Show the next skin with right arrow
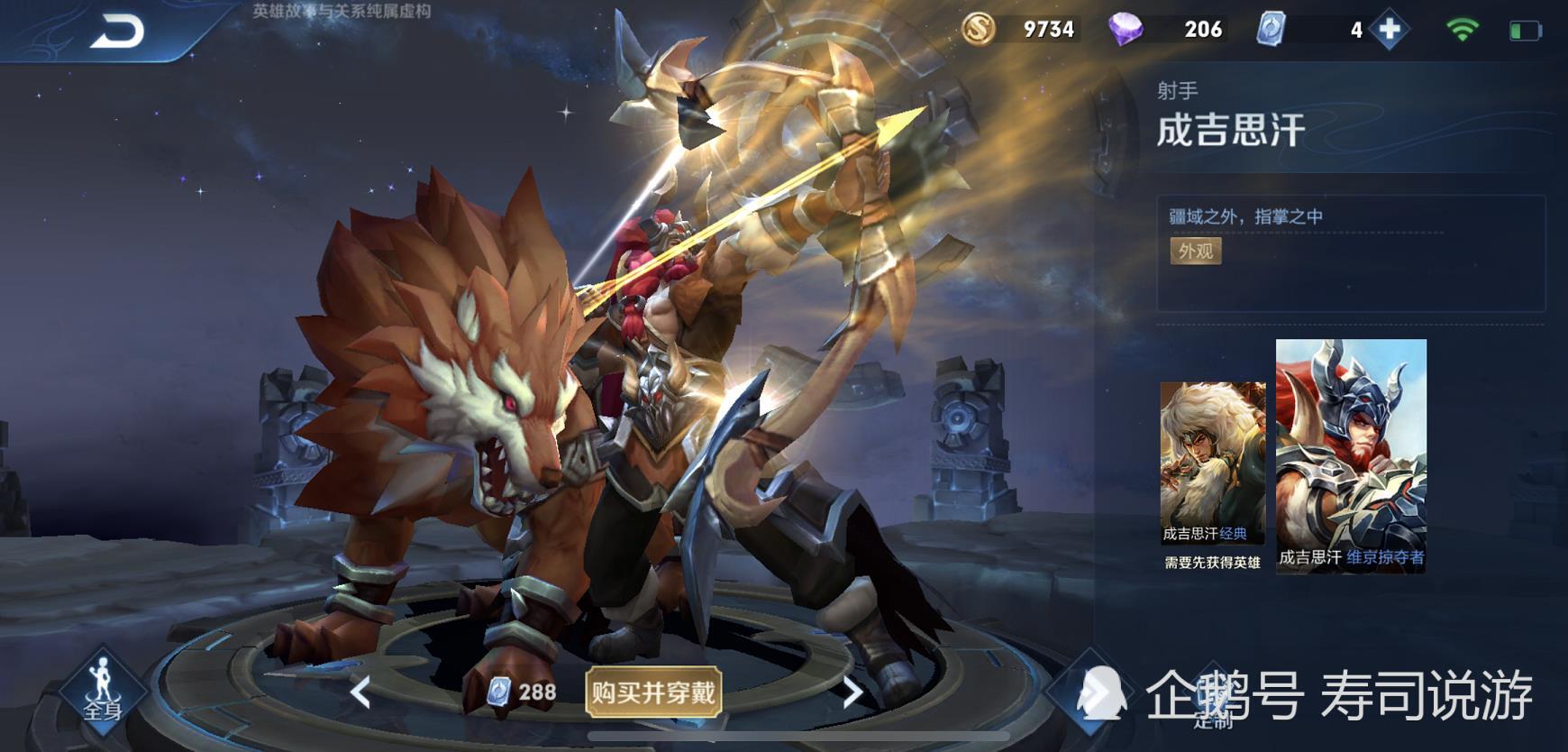This screenshot has width=1568, height=752. pyautogui.click(x=852, y=692)
